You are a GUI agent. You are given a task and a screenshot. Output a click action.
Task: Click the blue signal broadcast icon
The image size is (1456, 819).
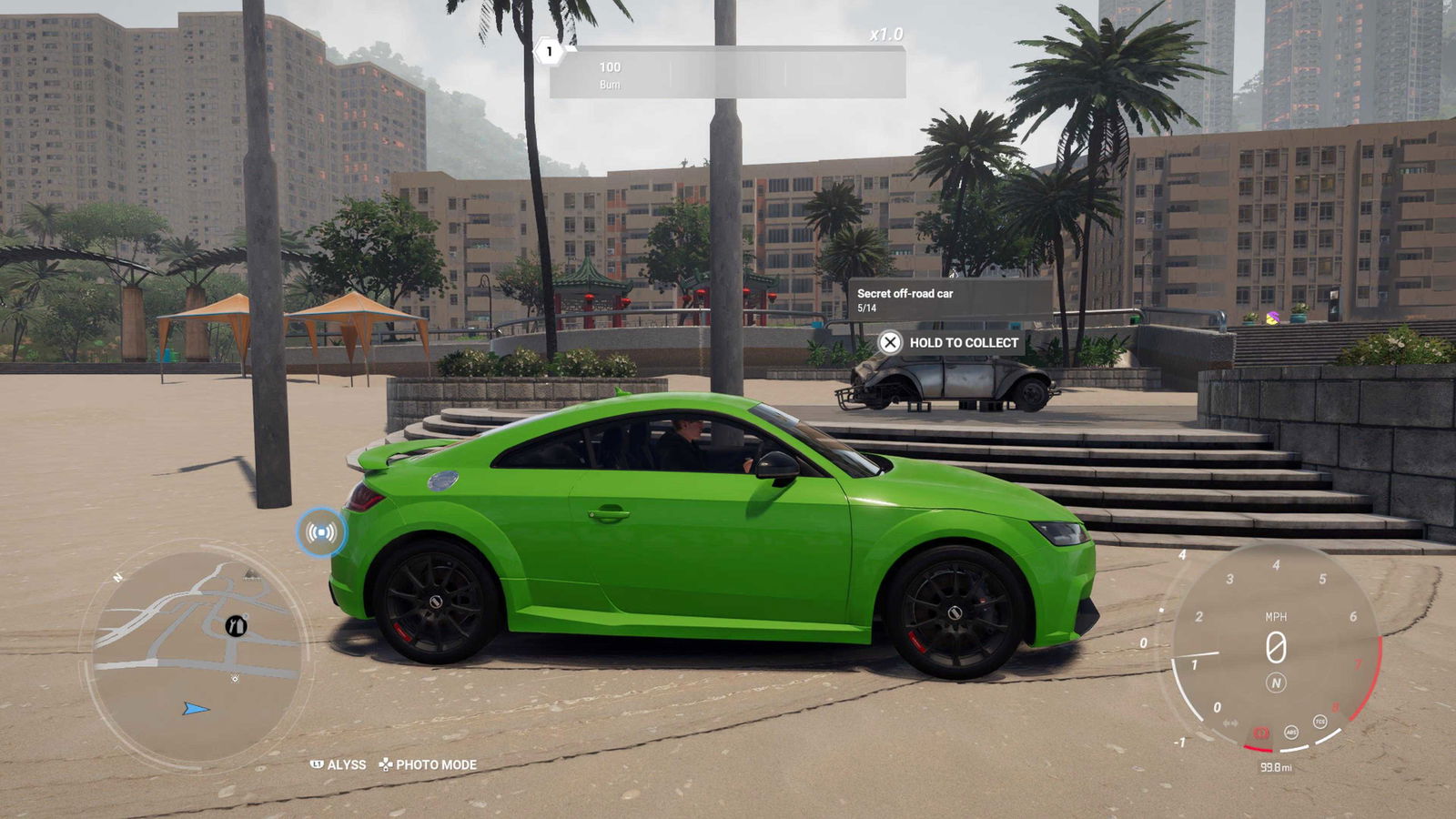click(x=321, y=532)
